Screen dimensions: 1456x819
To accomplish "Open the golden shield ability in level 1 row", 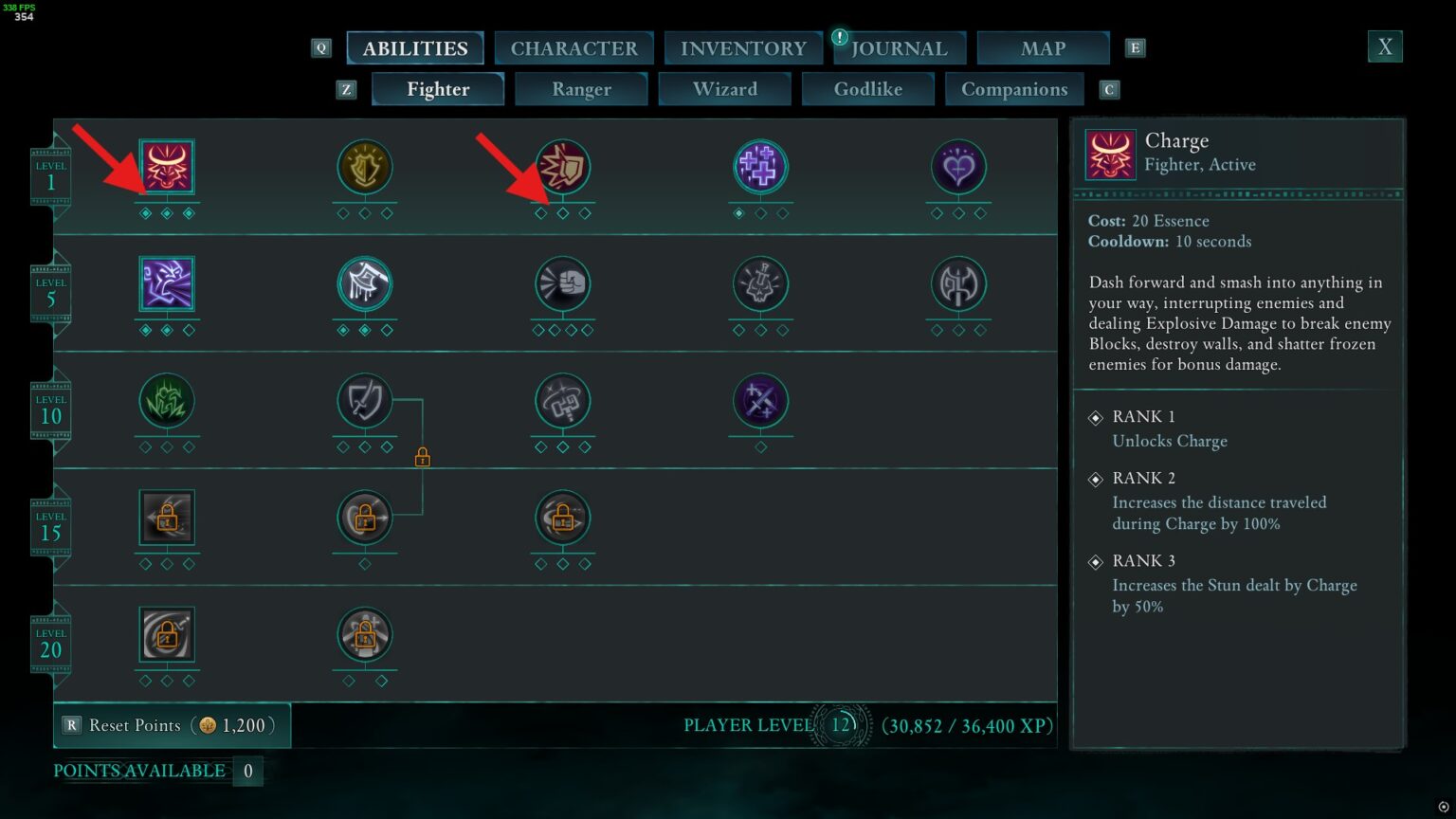I will click(x=365, y=167).
